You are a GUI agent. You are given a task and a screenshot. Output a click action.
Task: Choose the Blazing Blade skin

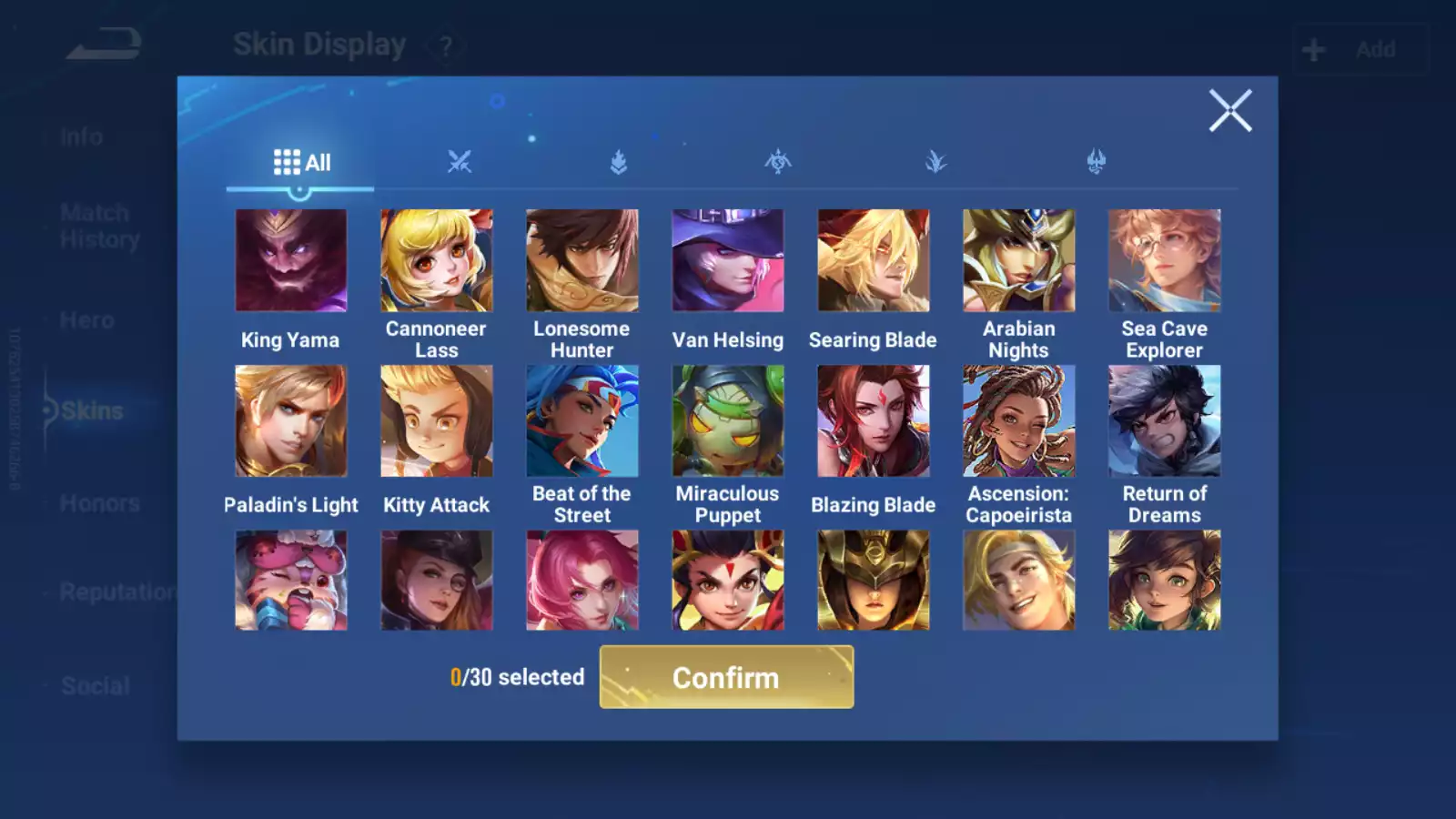tap(874, 421)
